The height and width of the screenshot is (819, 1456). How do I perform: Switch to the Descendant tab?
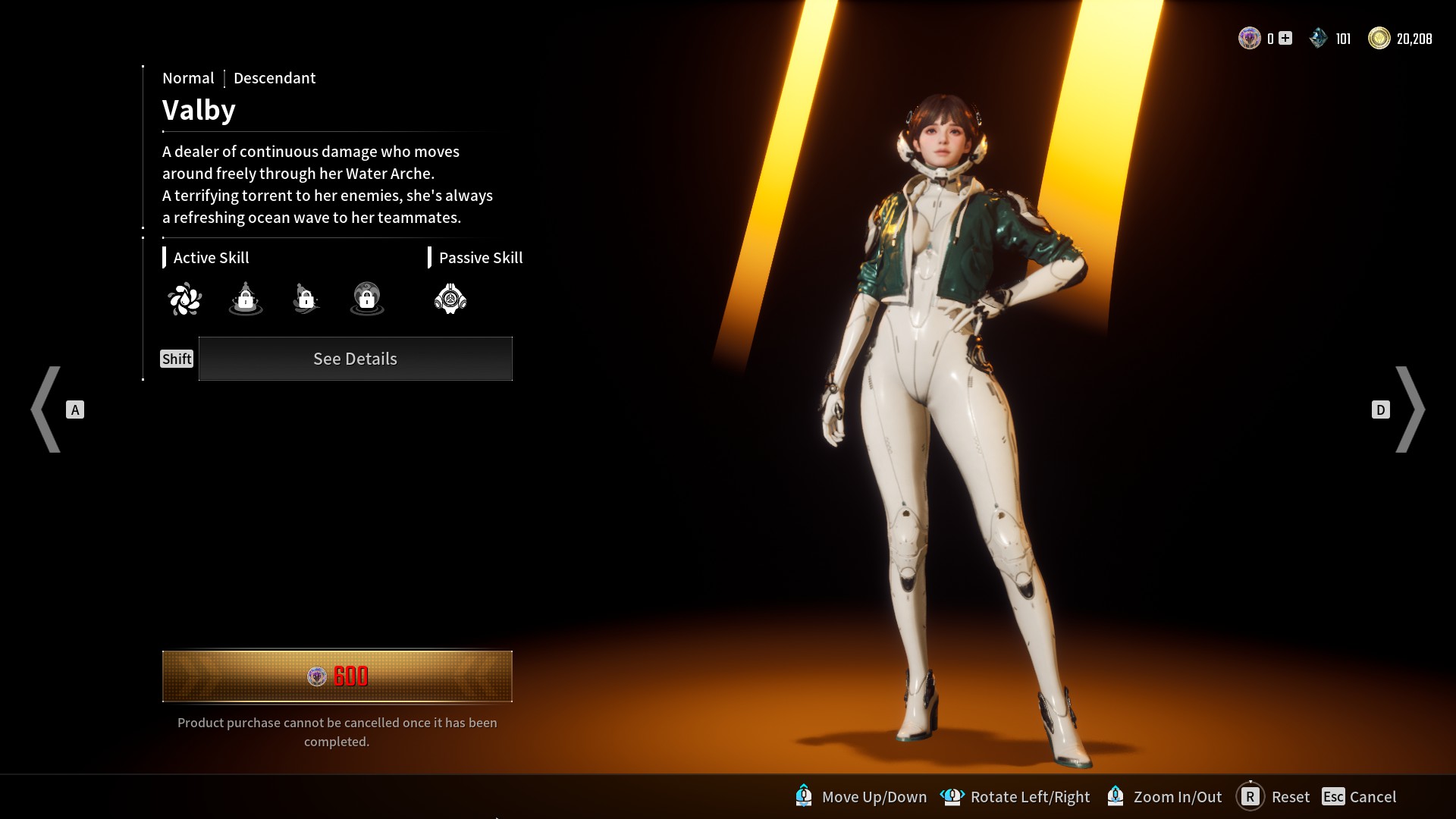click(x=275, y=78)
